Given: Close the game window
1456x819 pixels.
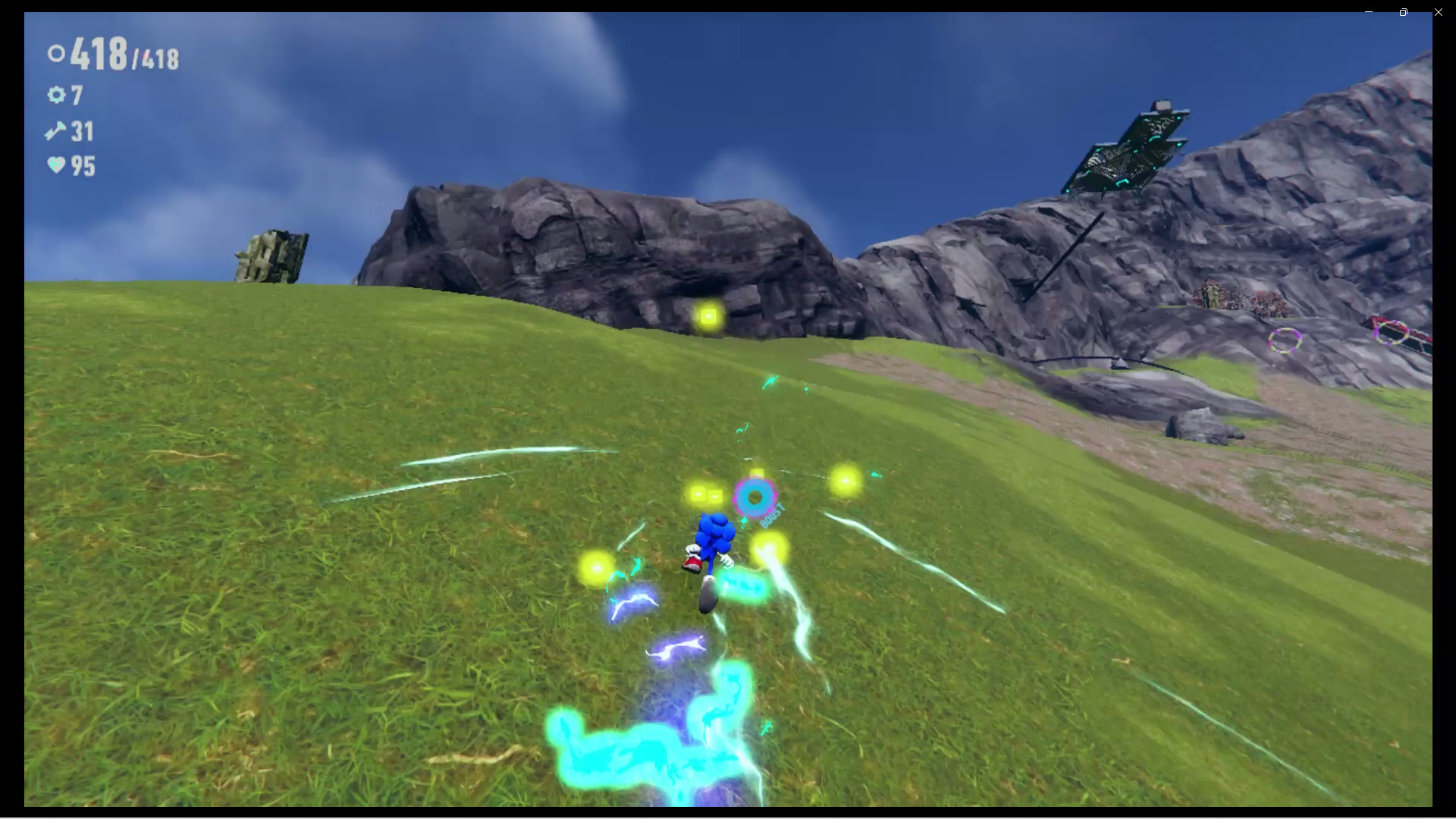Looking at the screenshot, I should click(x=1438, y=12).
